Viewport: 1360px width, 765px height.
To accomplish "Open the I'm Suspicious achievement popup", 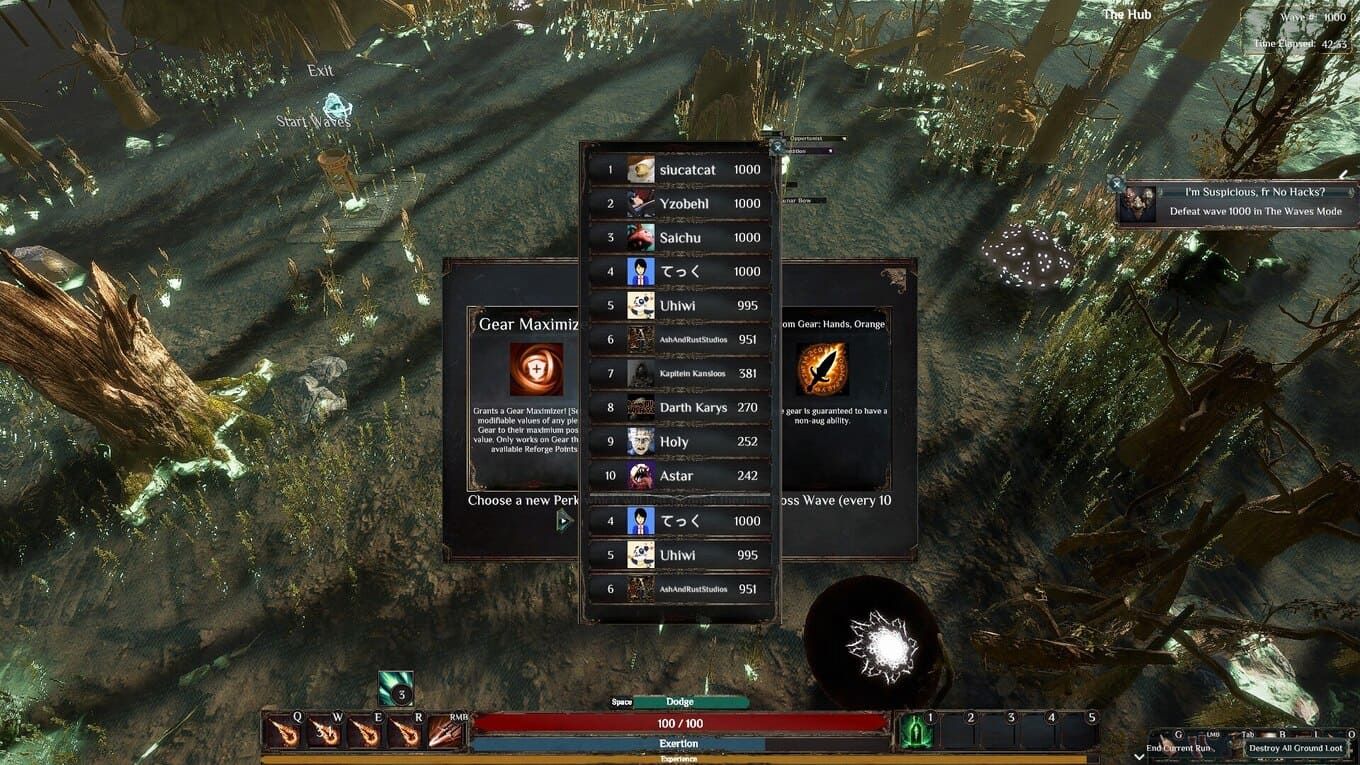I will coord(1238,202).
